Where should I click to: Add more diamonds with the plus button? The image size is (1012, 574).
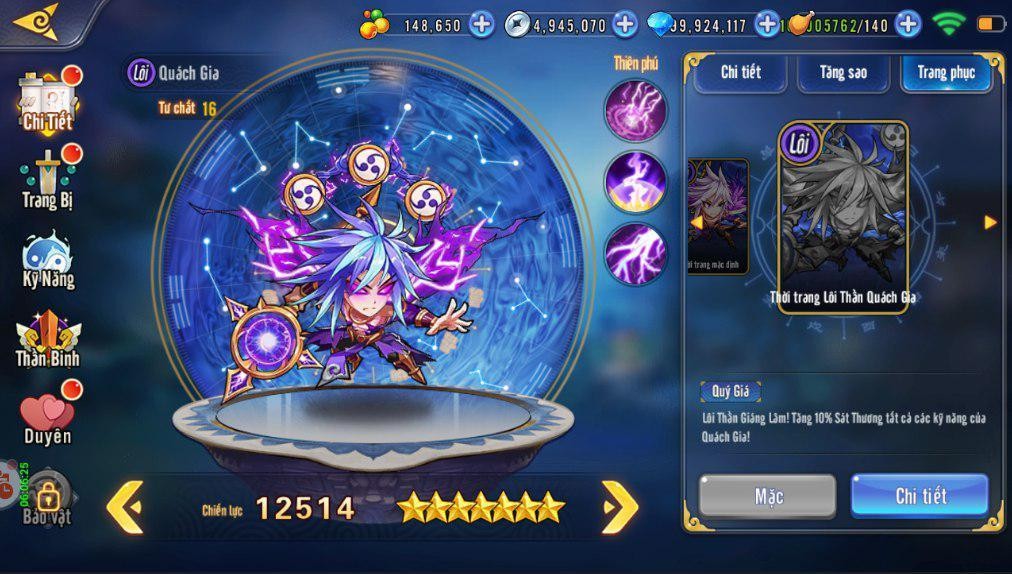coord(767,24)
